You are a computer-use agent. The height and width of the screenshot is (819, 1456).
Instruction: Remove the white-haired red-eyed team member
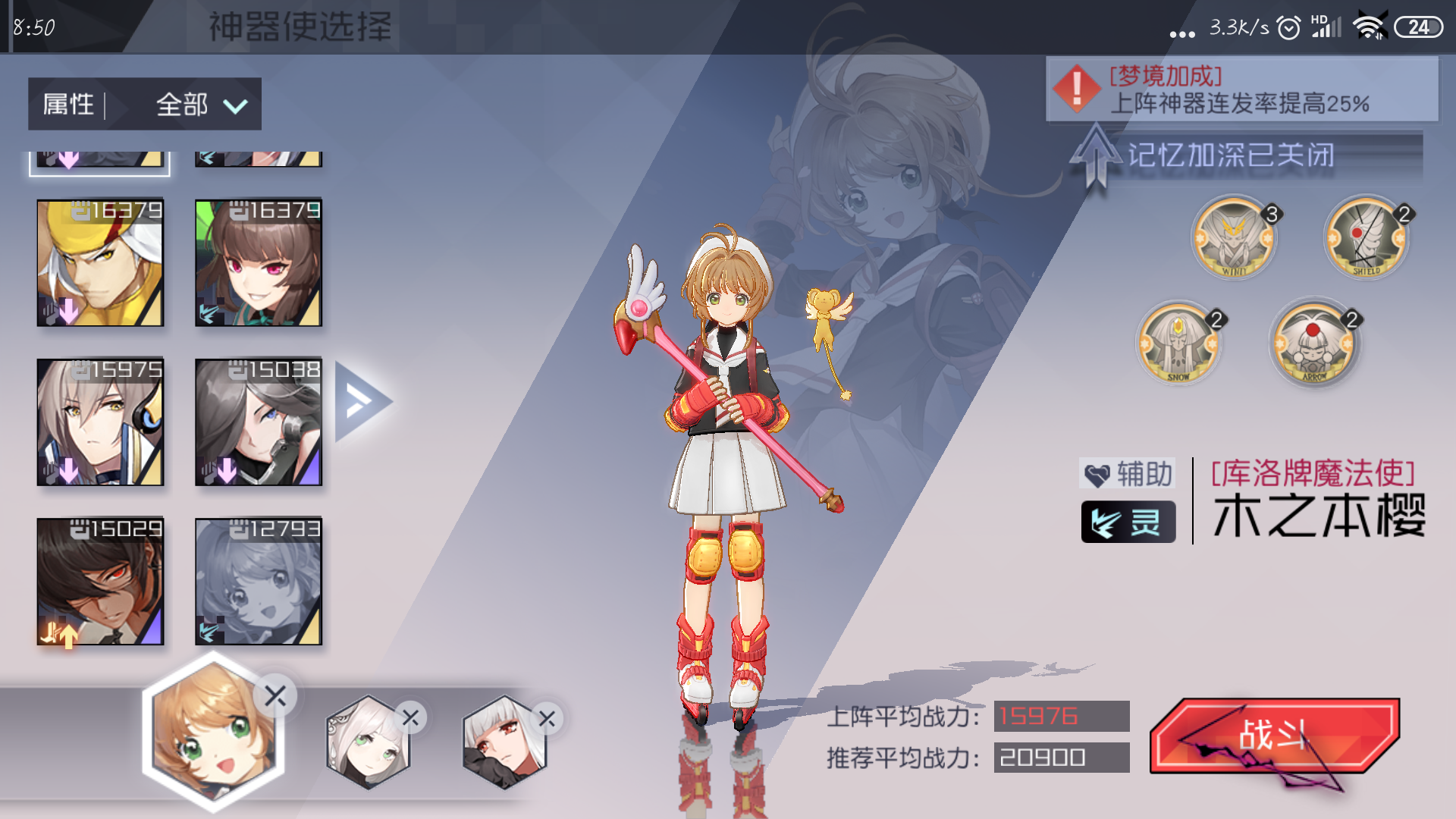pyautogui.click(x=547, y=719)
